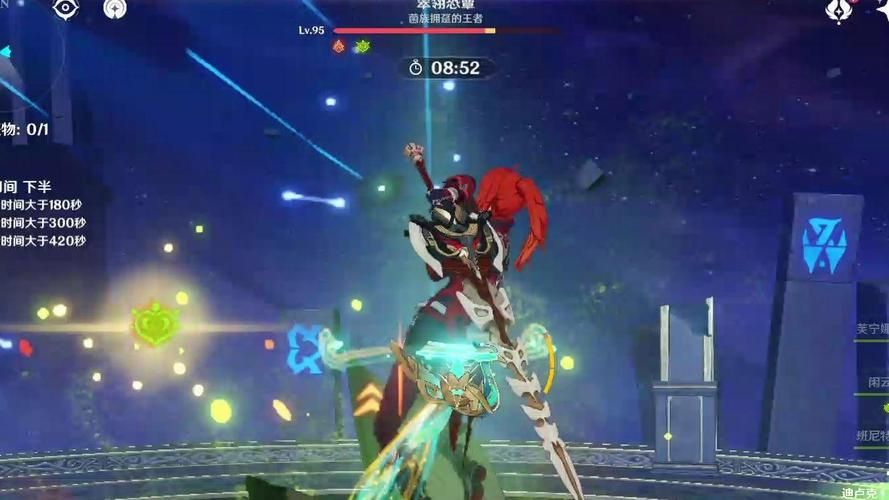The image size is (889, 500).
Task: Open the round star compass icon
Action: (x=115, y=9)
